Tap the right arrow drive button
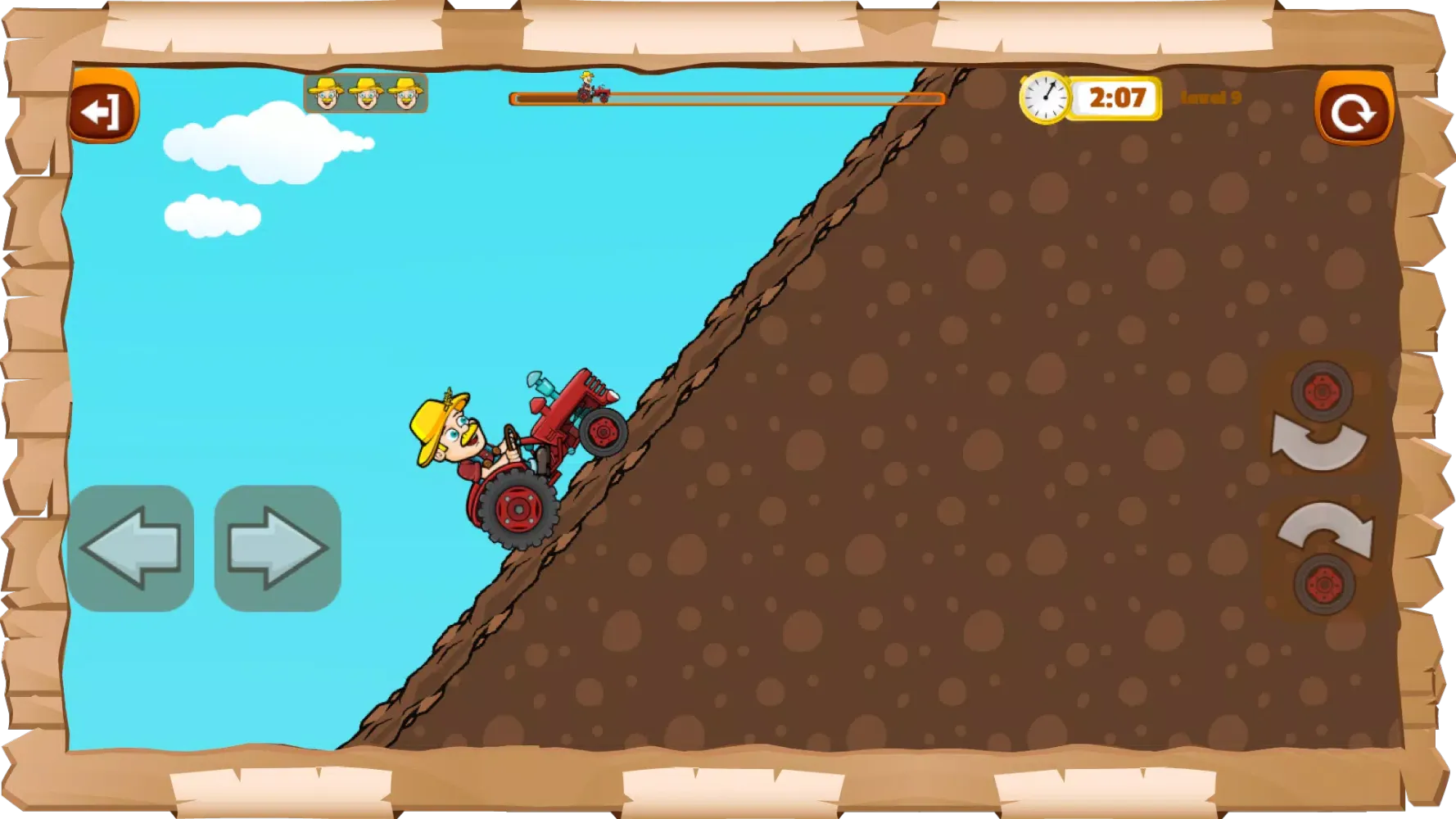 point(278,548)
